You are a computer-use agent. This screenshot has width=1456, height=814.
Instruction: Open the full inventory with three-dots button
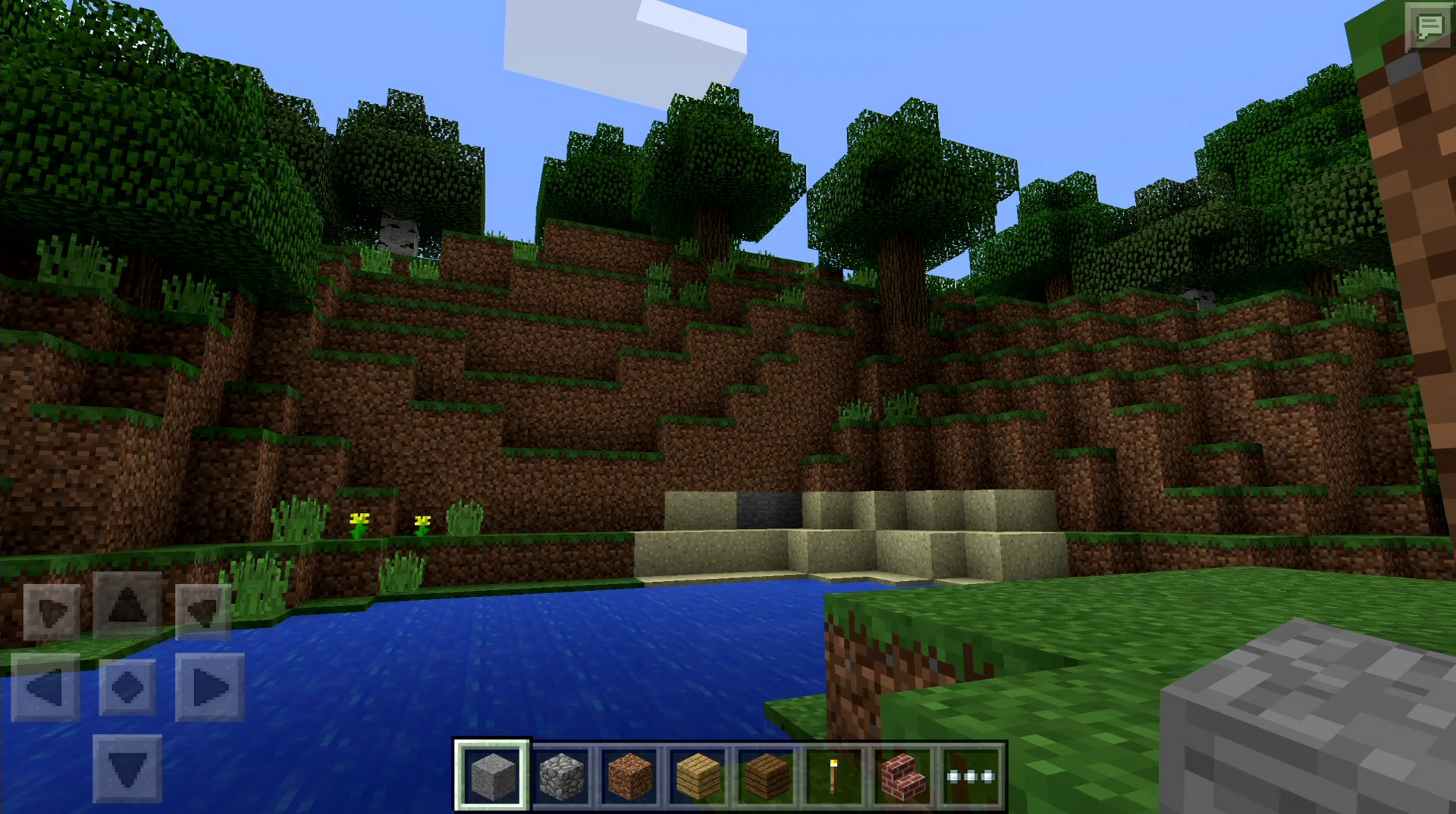pyautogui.click(x=971, y=776)
